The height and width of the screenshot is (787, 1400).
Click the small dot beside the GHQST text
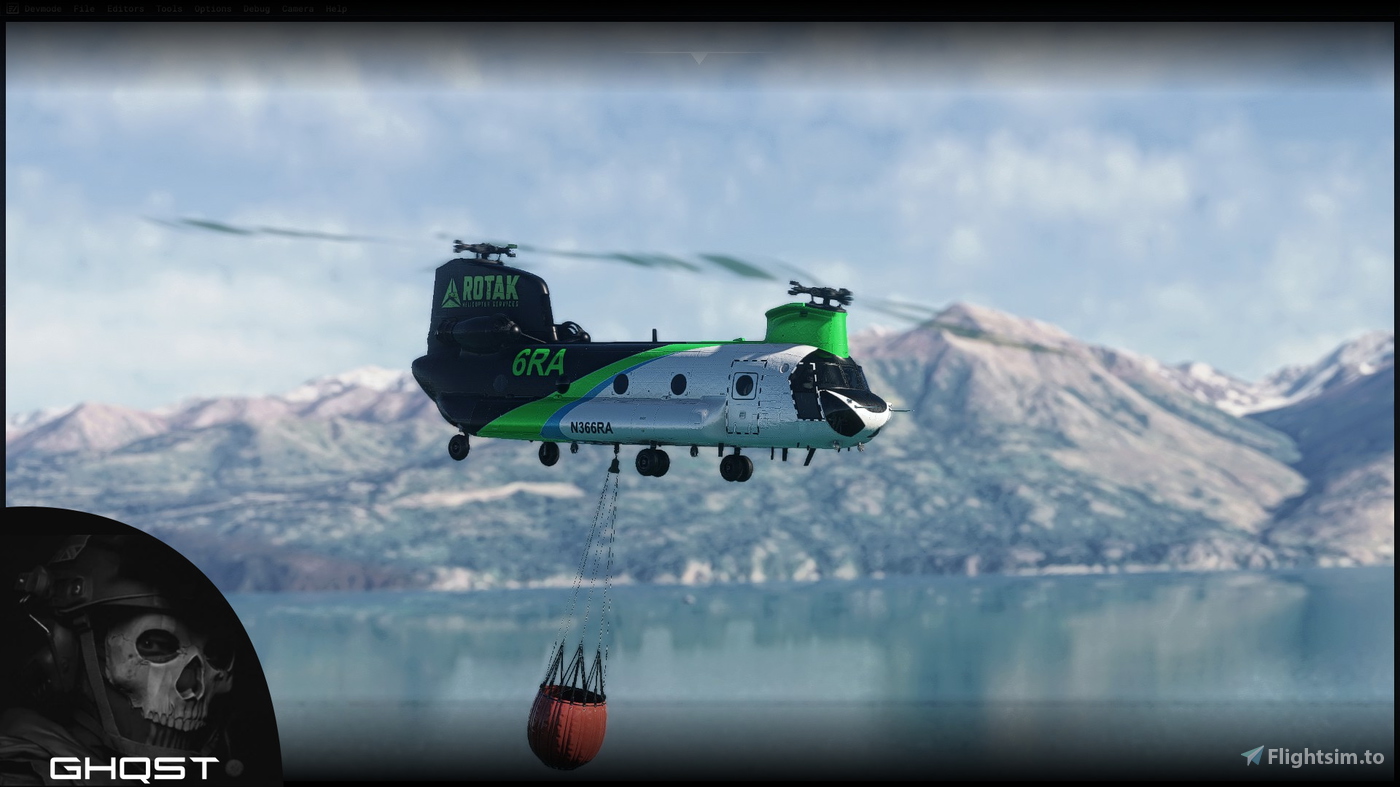click(x=233, y=766)
